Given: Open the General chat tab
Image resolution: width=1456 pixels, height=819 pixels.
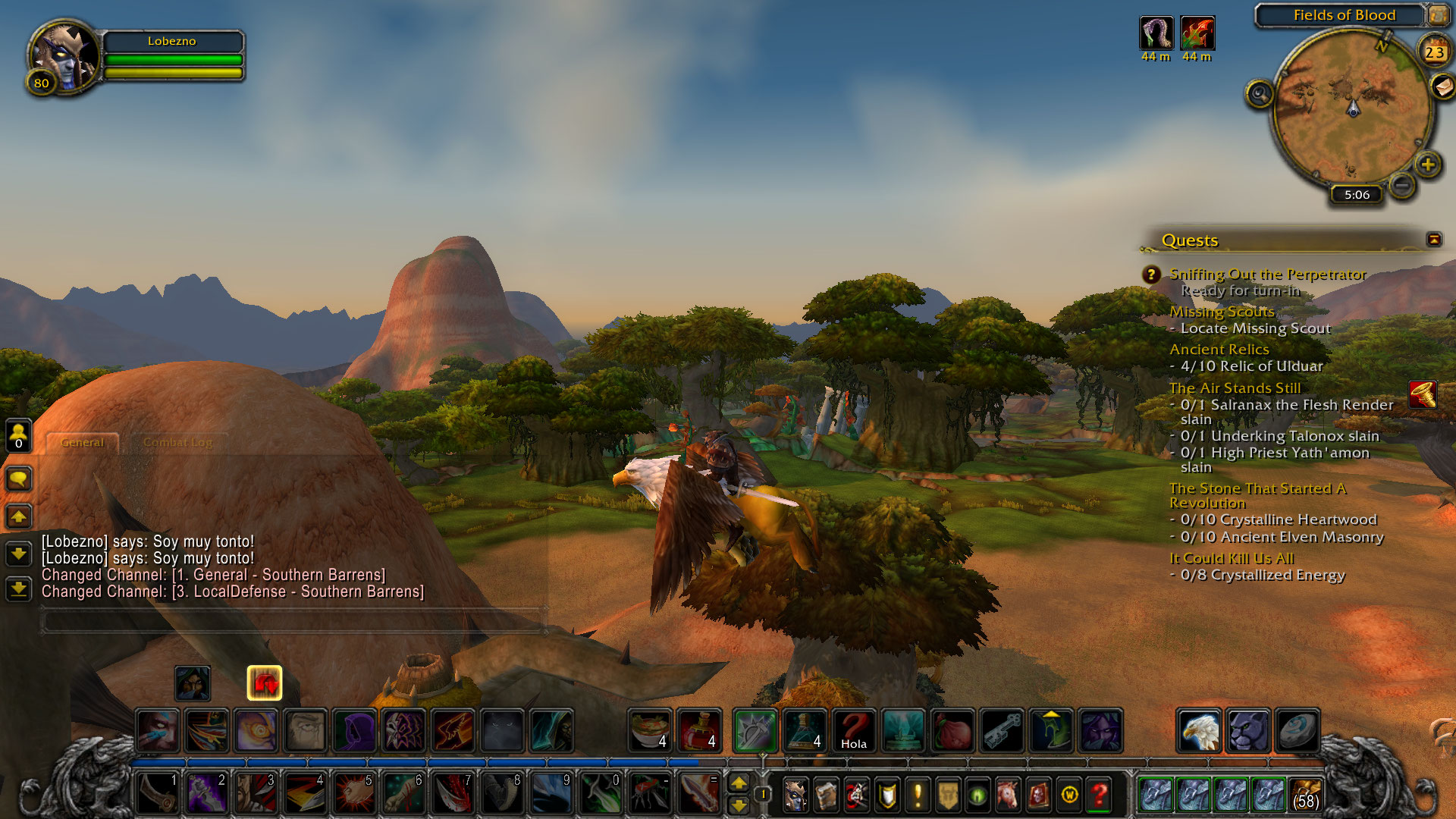Looking at the screenshot, I should tap(82, 442).
